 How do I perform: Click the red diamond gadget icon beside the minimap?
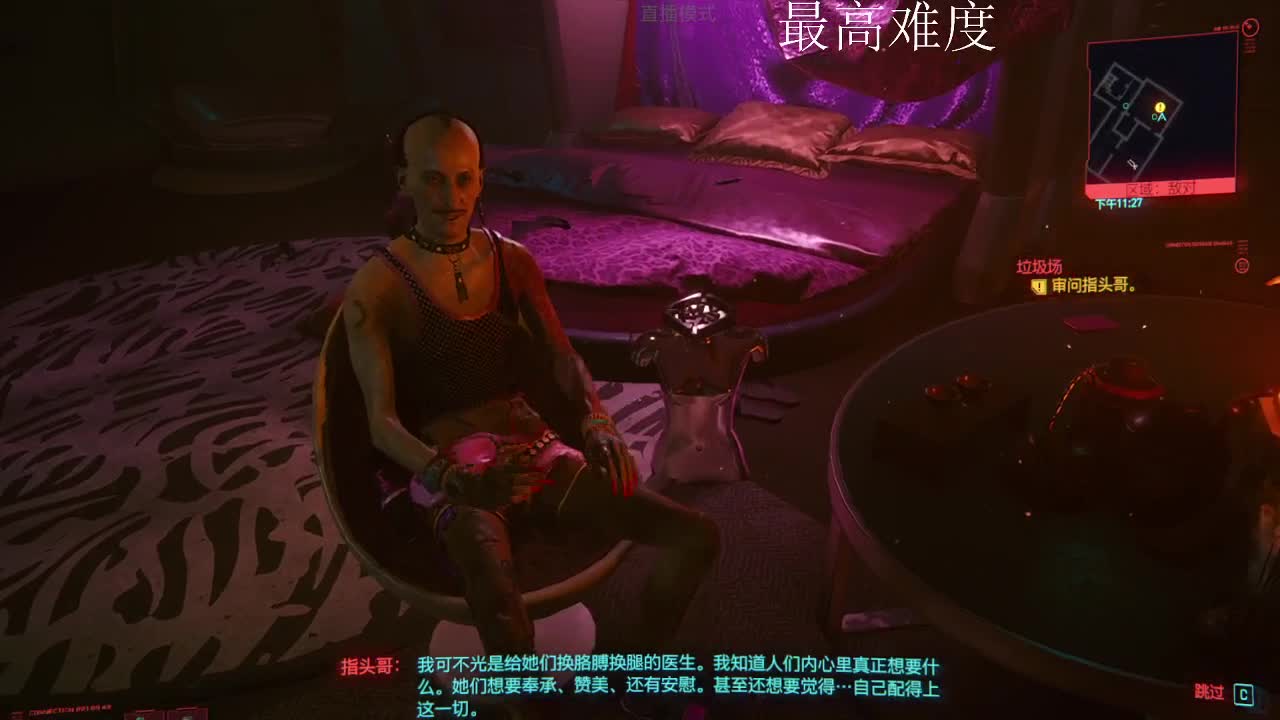pyautogui.click(x=1249, y=48)
